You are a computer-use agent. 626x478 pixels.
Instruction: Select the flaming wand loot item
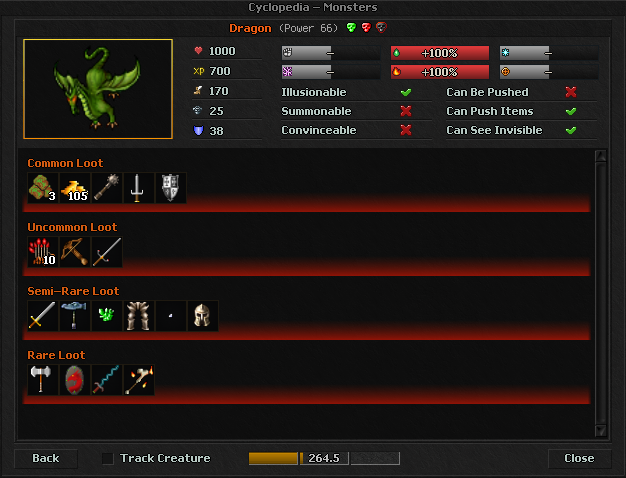[x=139, y=380]
